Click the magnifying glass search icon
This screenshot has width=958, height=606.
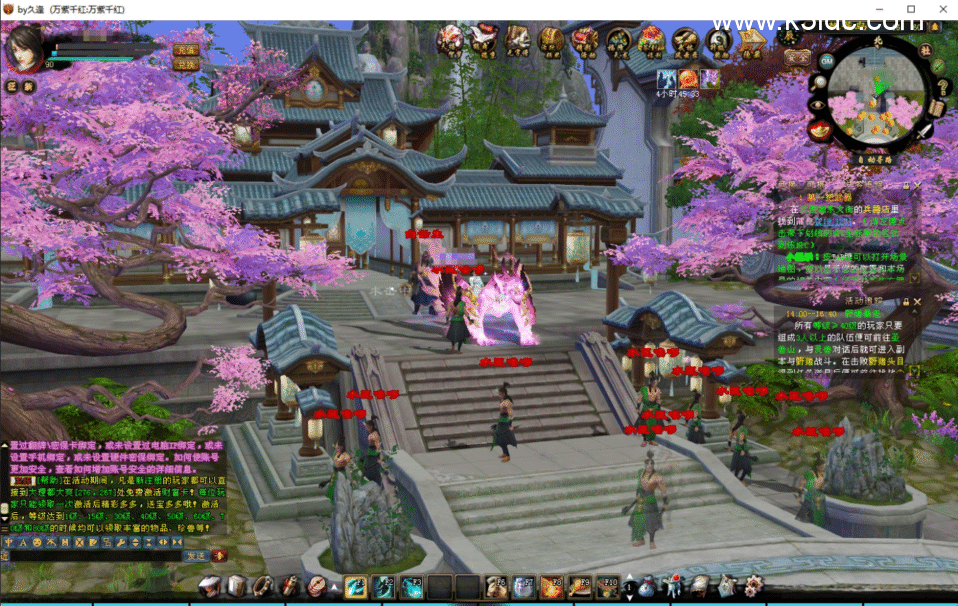pos(818,82)
